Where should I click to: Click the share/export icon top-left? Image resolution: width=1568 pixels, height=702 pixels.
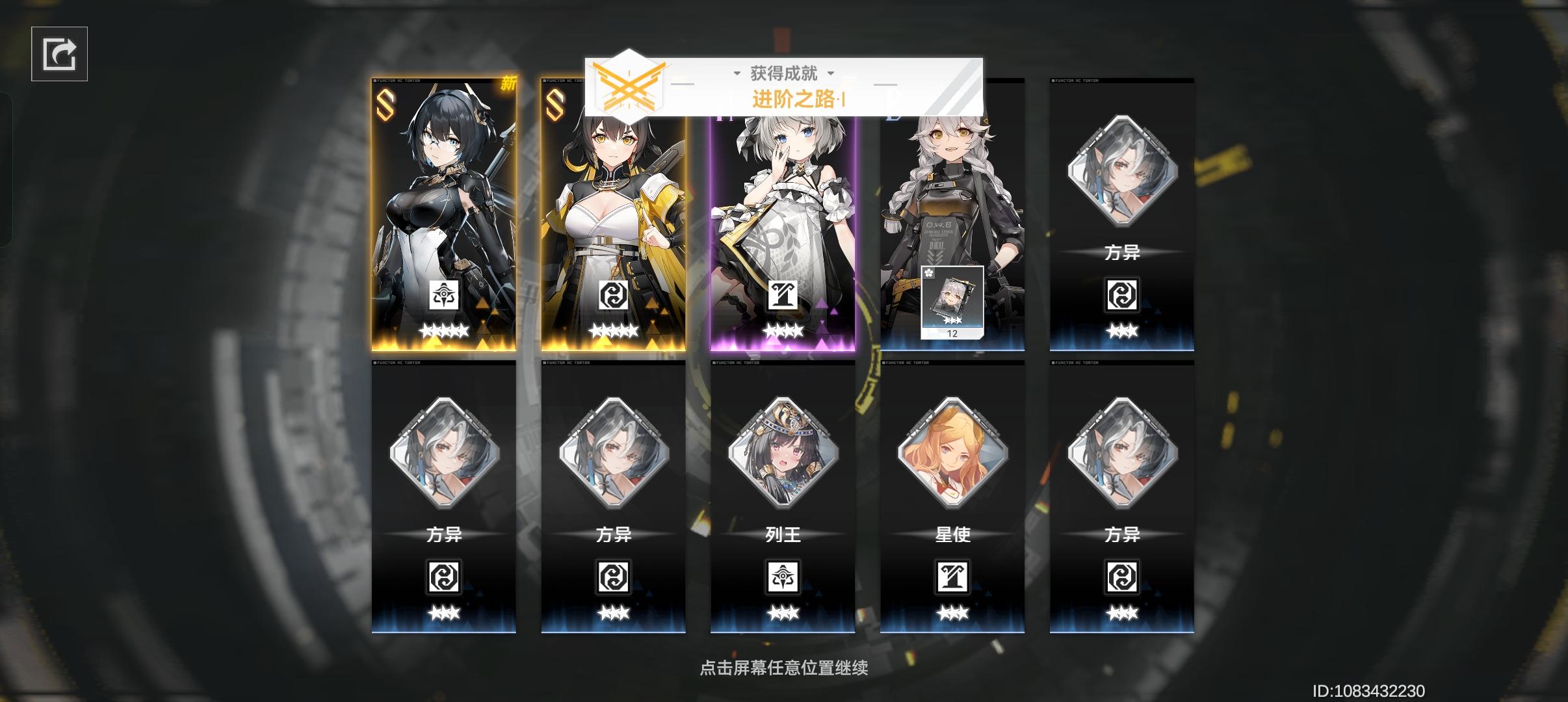tap(59, 52)
